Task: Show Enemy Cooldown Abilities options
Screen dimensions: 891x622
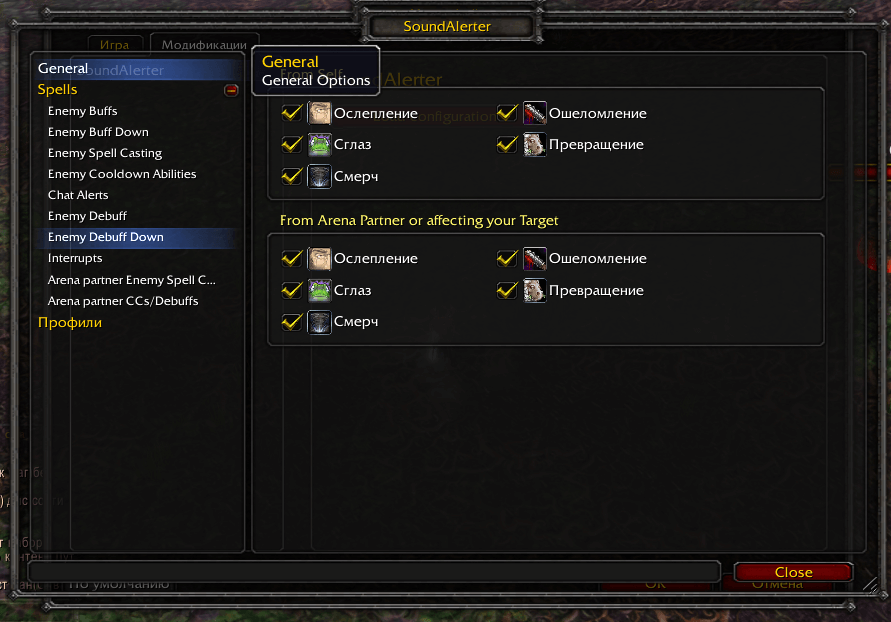Action: pyautogui.click(x=122, y=174)
